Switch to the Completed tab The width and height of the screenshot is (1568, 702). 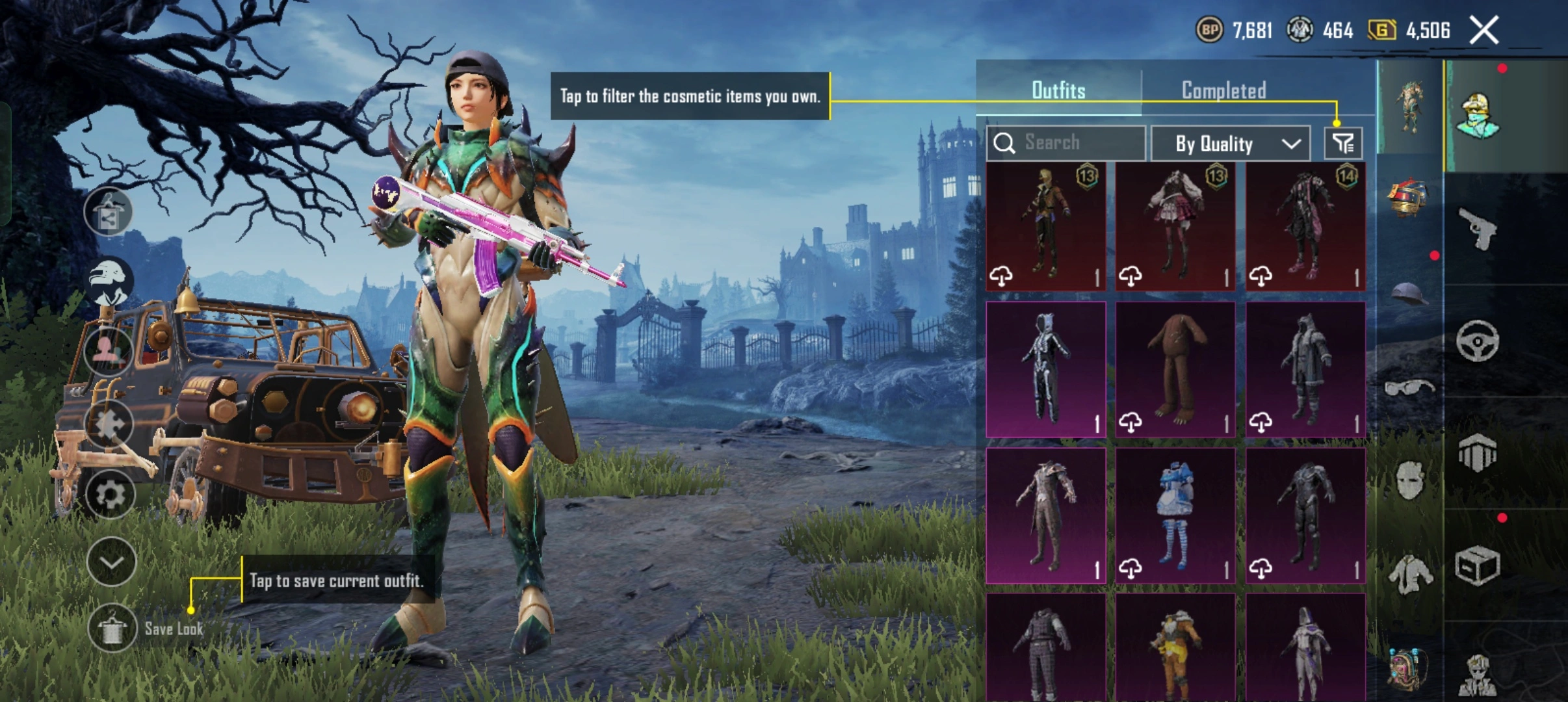(x=1223, y=90)
